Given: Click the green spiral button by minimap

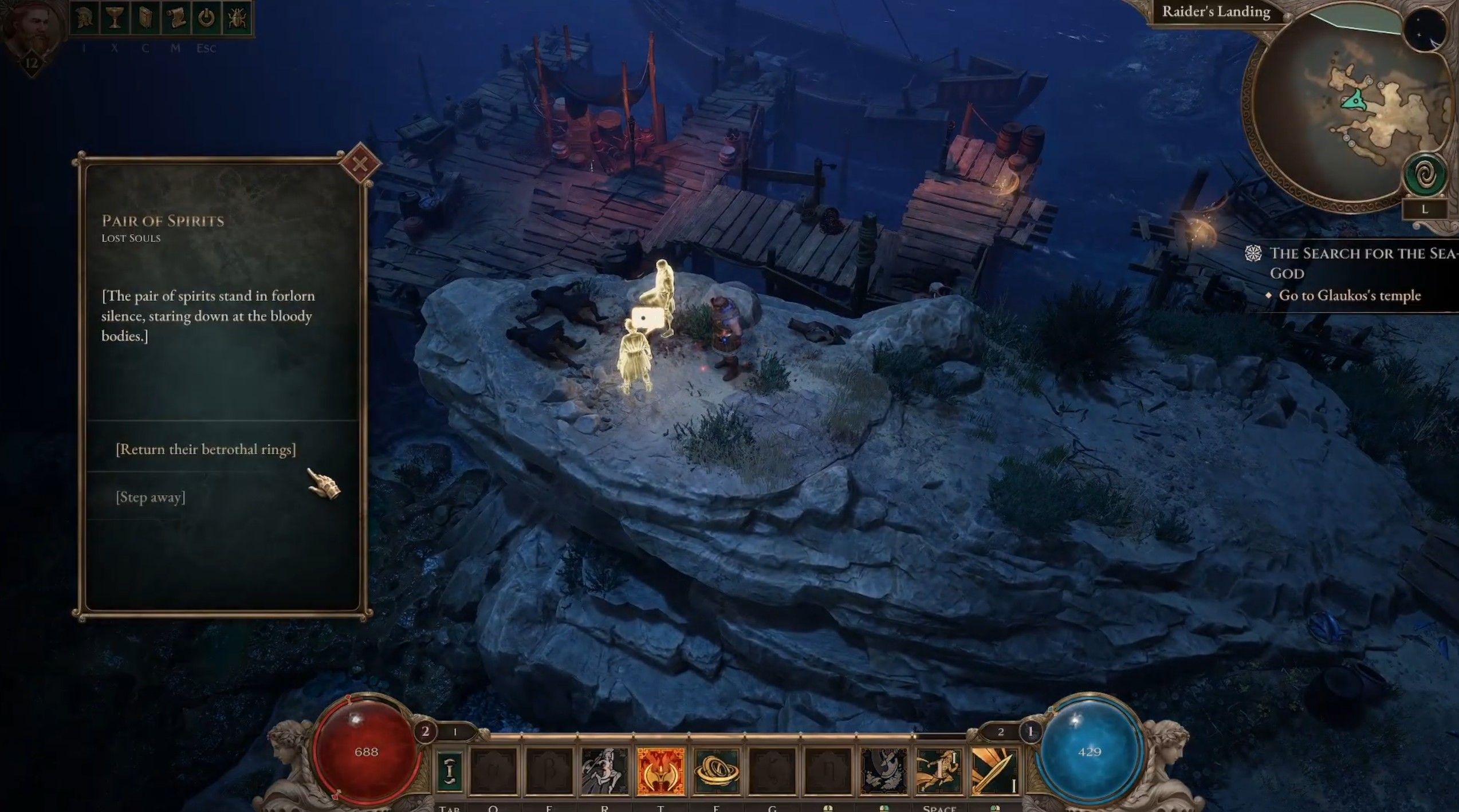Looking at the screenshot, I should [x=1425, y=175].
